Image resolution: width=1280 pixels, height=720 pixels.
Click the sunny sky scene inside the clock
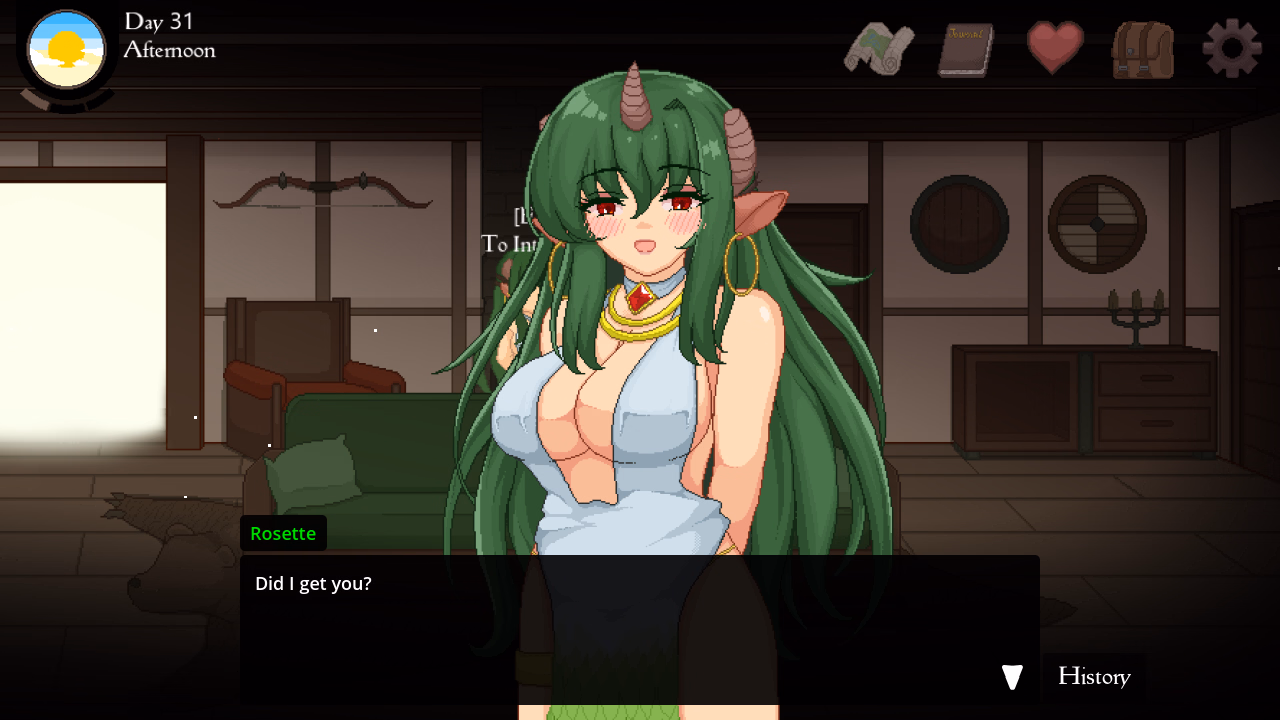pyautogui.click(x=64, y=48)
